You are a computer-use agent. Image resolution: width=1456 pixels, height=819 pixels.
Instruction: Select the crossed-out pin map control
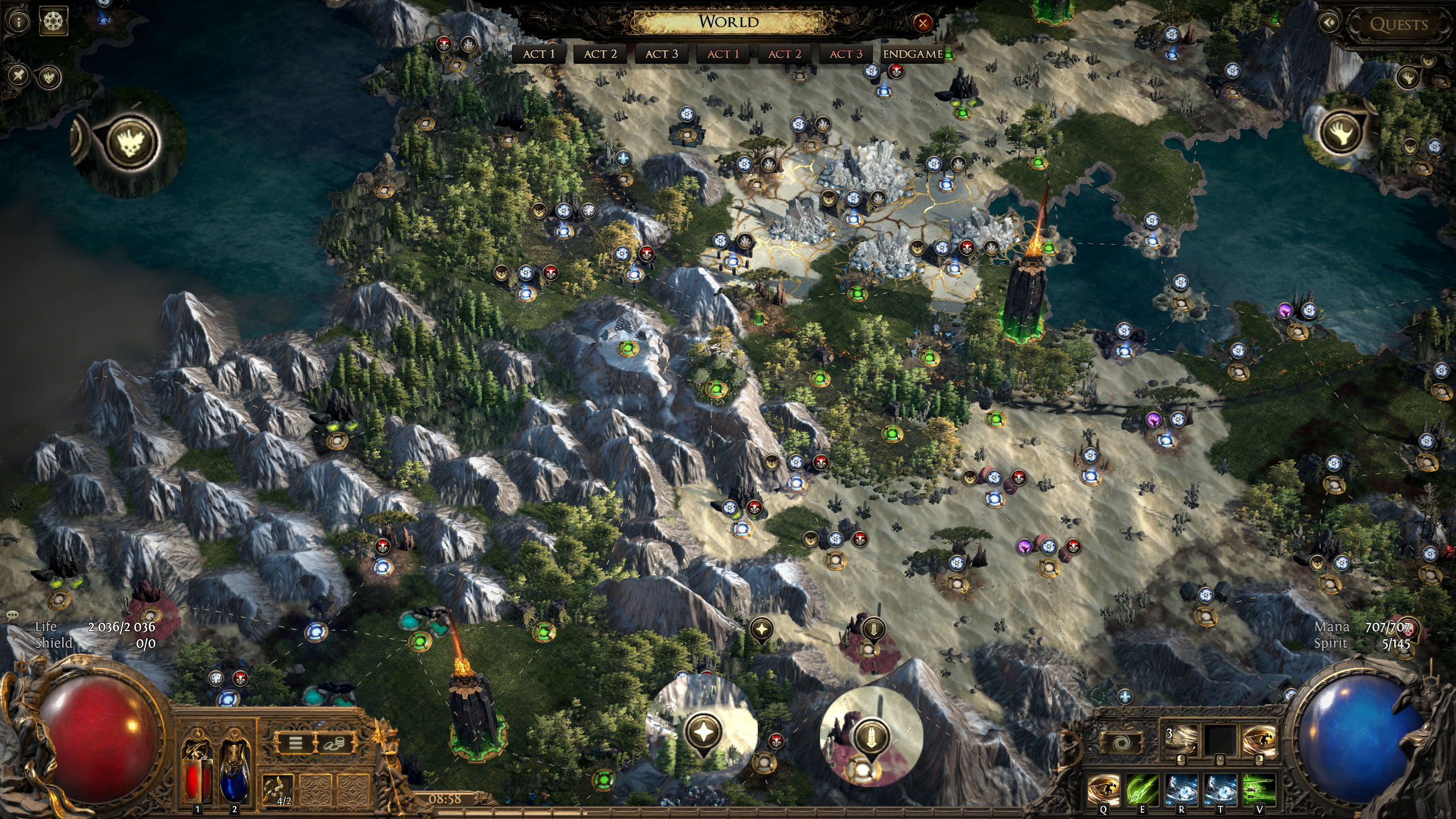tap(19, 75)
